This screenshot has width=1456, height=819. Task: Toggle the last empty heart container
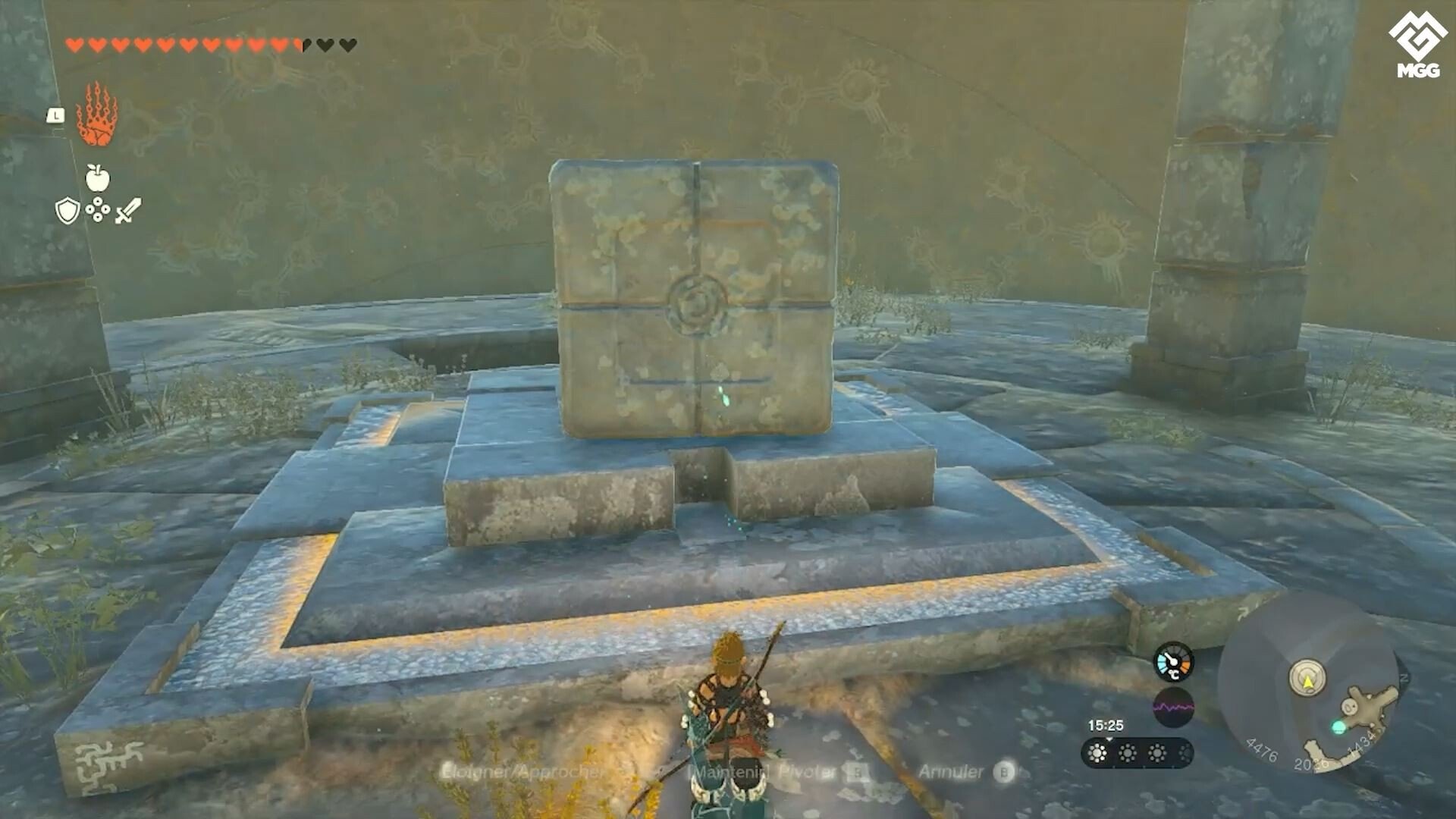[x=347, y=44]
